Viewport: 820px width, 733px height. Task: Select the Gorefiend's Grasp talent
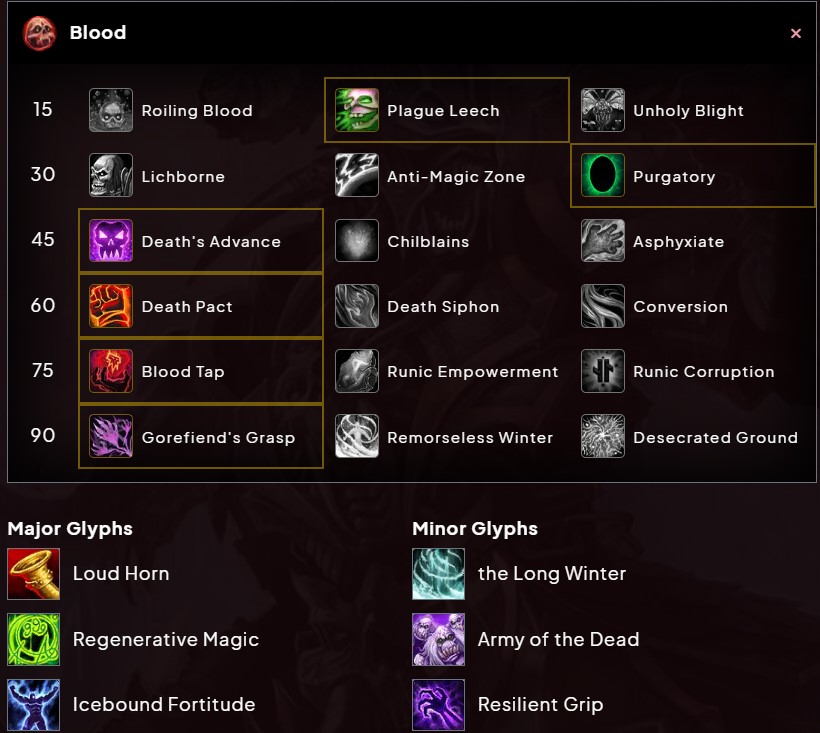(x=218, y=437)
